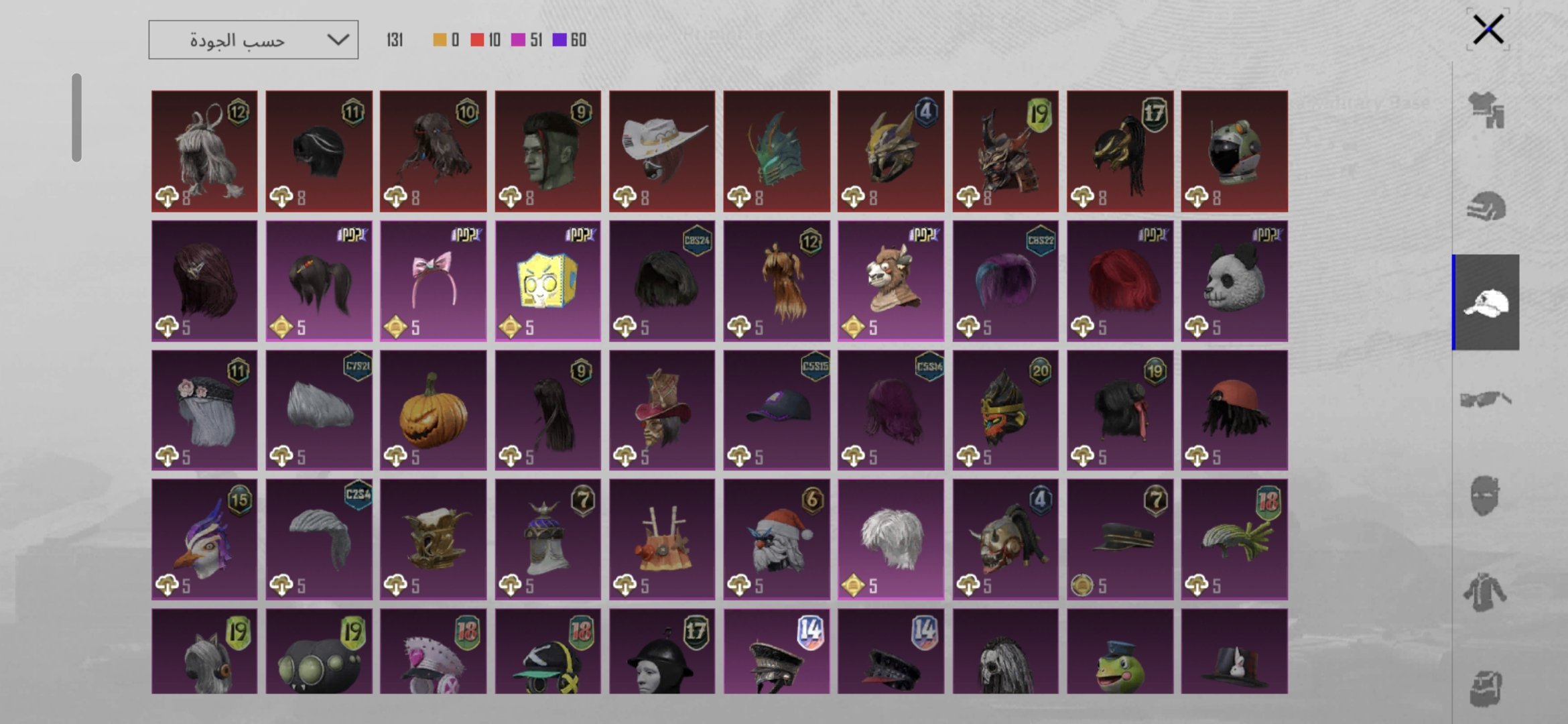Image resolution: width=1568 pixels, height=724 pixels.
Task: Select the red wavy hair wig
Action: pyautogui.click(x=1120, y=281)
